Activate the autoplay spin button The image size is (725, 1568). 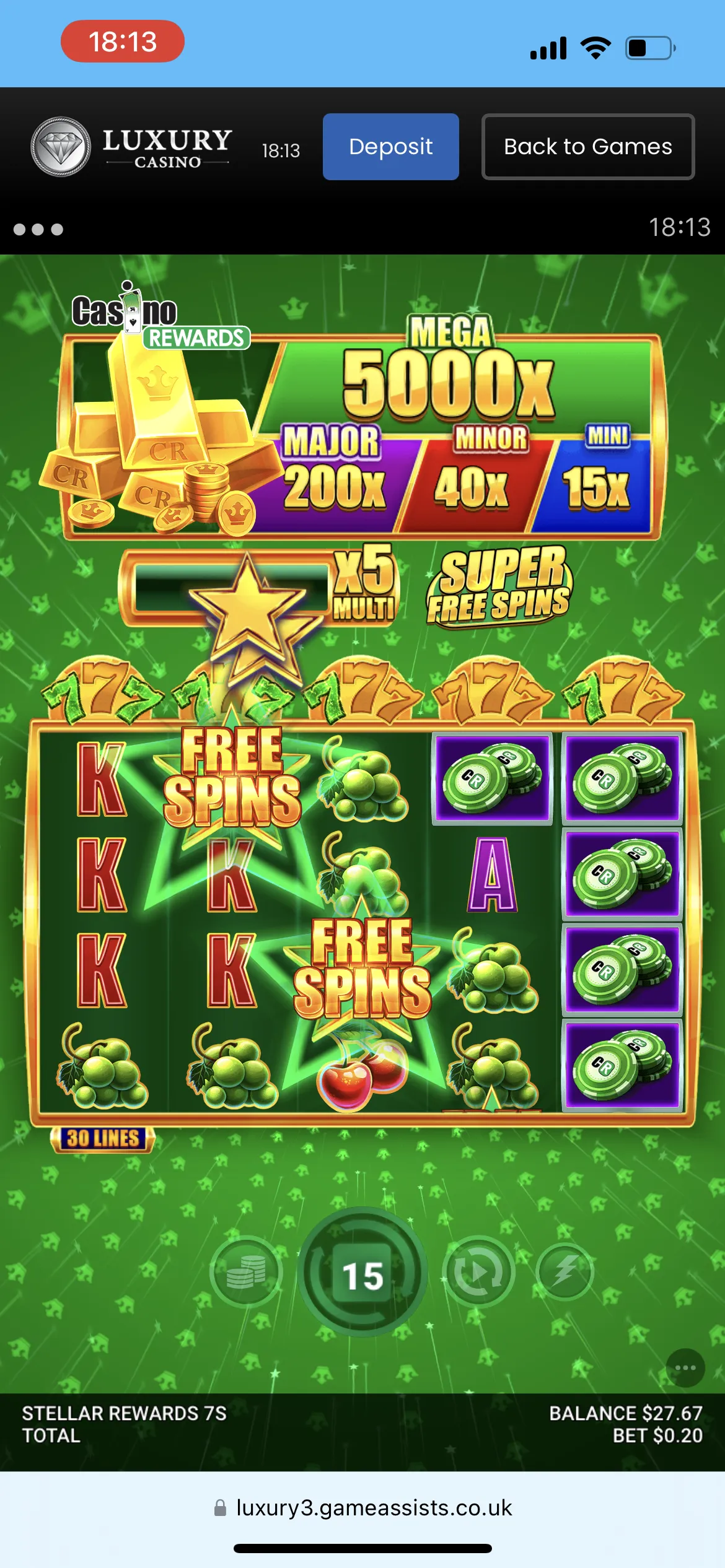(478, 1272)
